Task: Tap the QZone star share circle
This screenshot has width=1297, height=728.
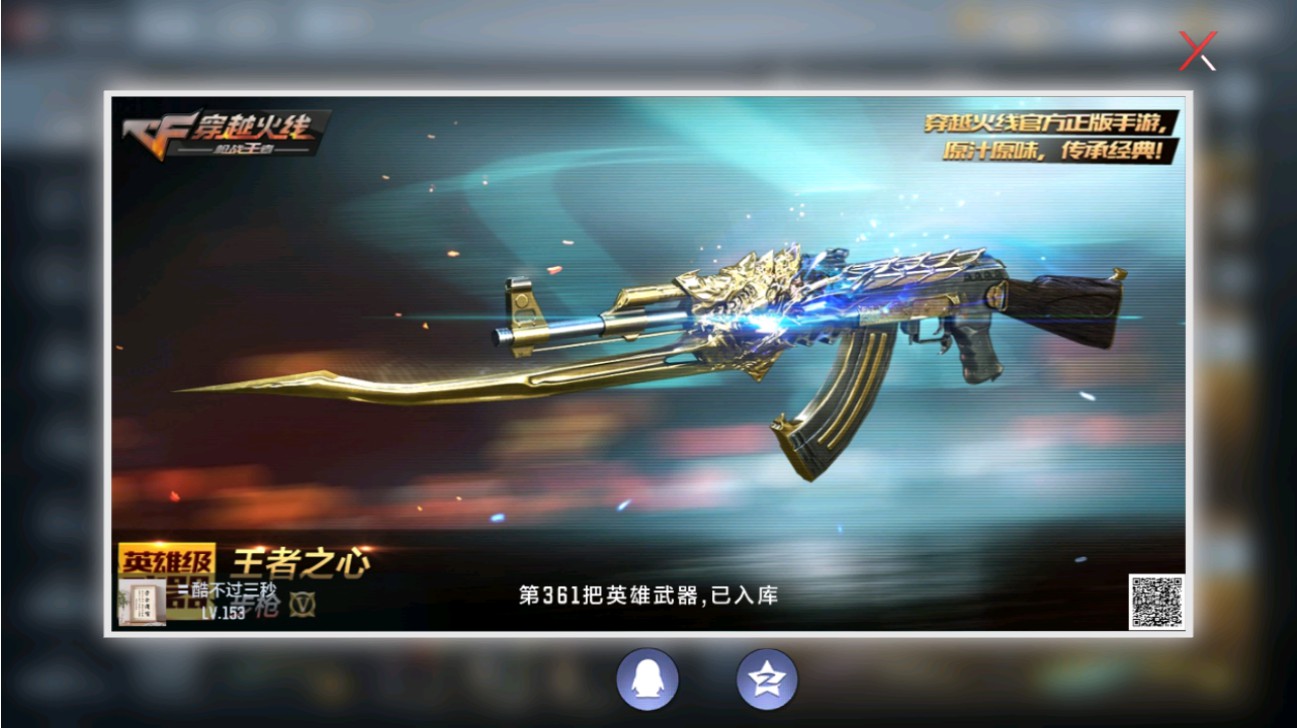Action: point(766,678)
